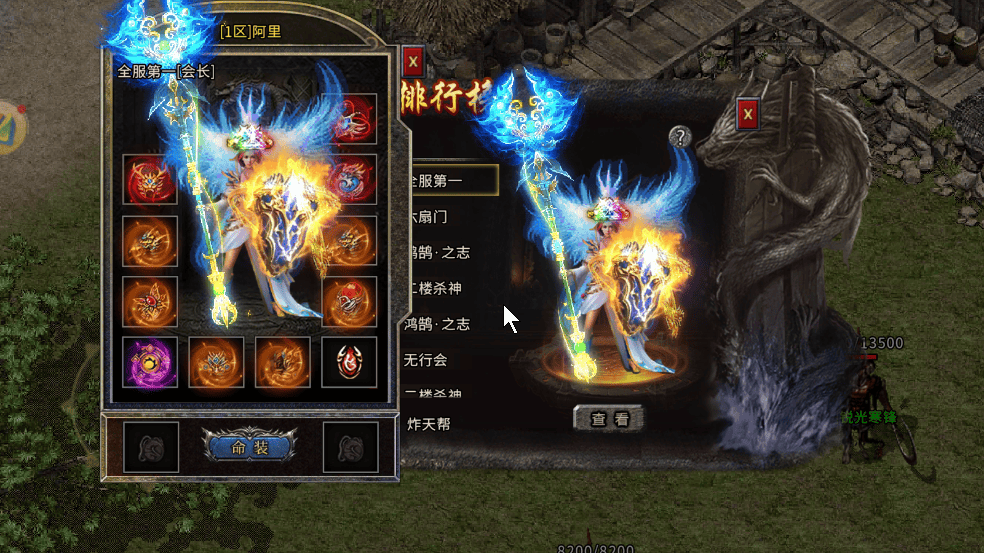Close the ranking list window
Image resolution: width=984 pixels, height=553 pixels.
coord(748,115)
